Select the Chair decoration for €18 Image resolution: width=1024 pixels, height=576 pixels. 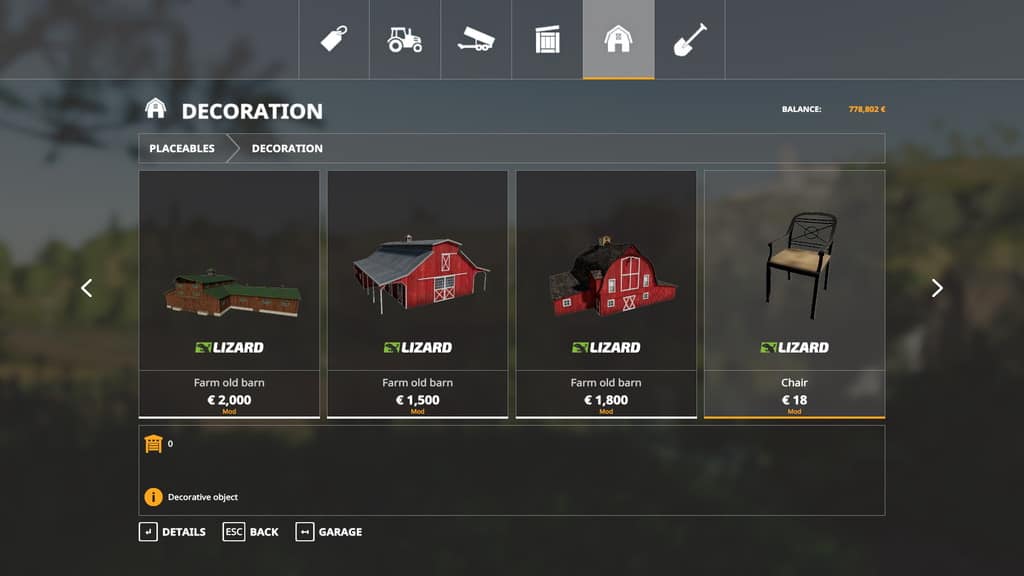(794, 293)
